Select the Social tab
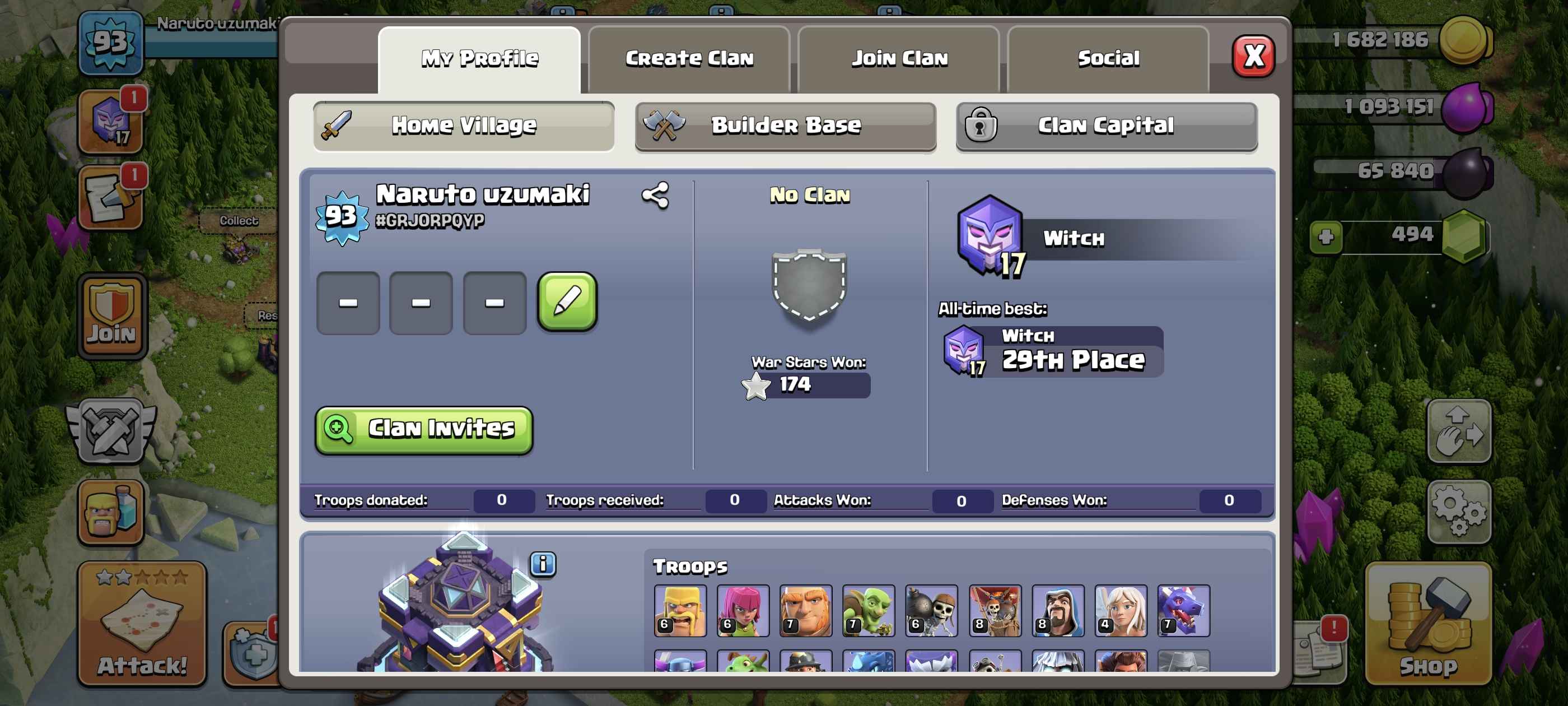Viewport: 1568px width, 706px height. coord(1108,58)
